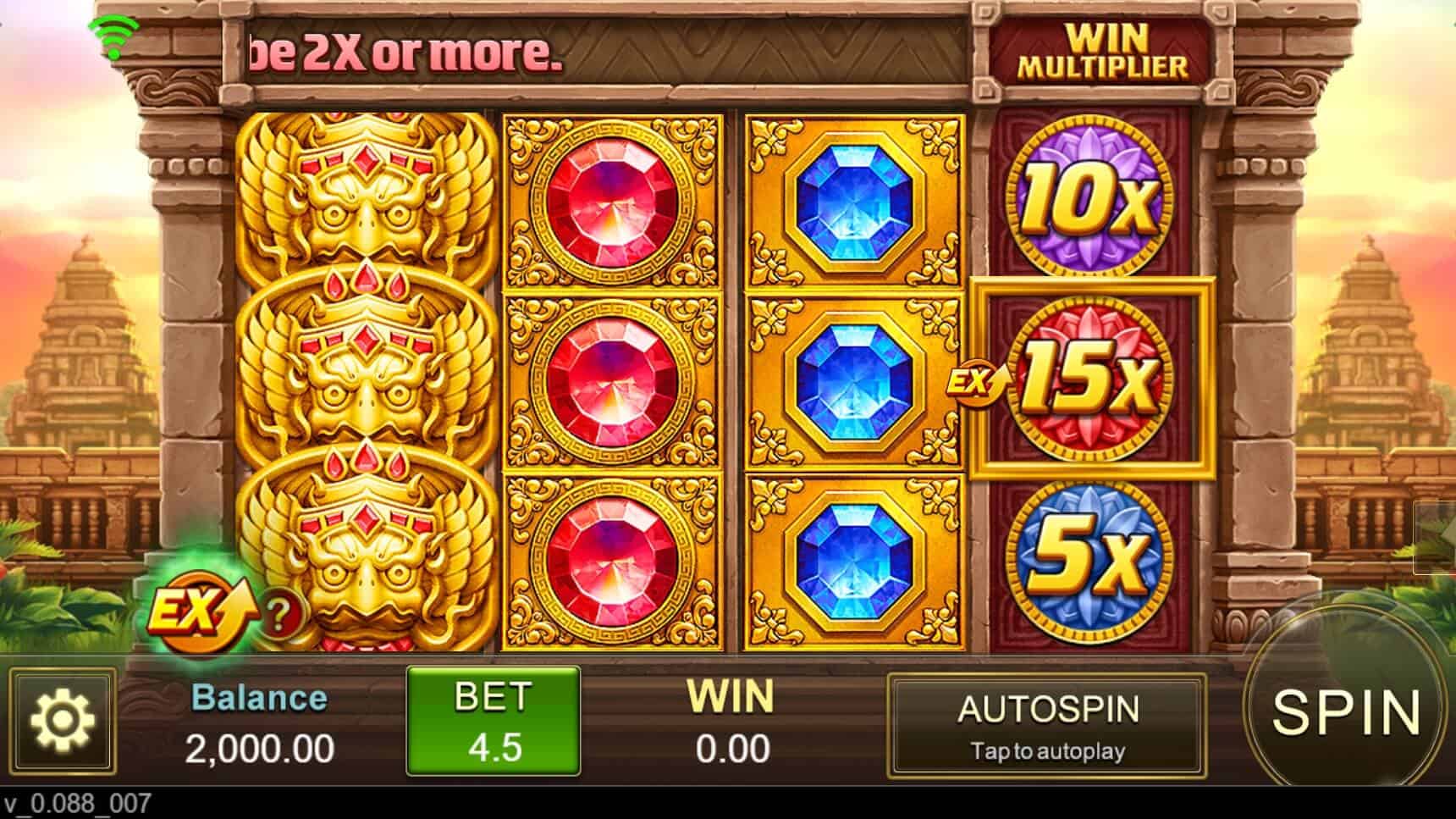Click the blue gem symbol in reel three
This screenshot has width=1456, height=819.
tap(855, 381)
